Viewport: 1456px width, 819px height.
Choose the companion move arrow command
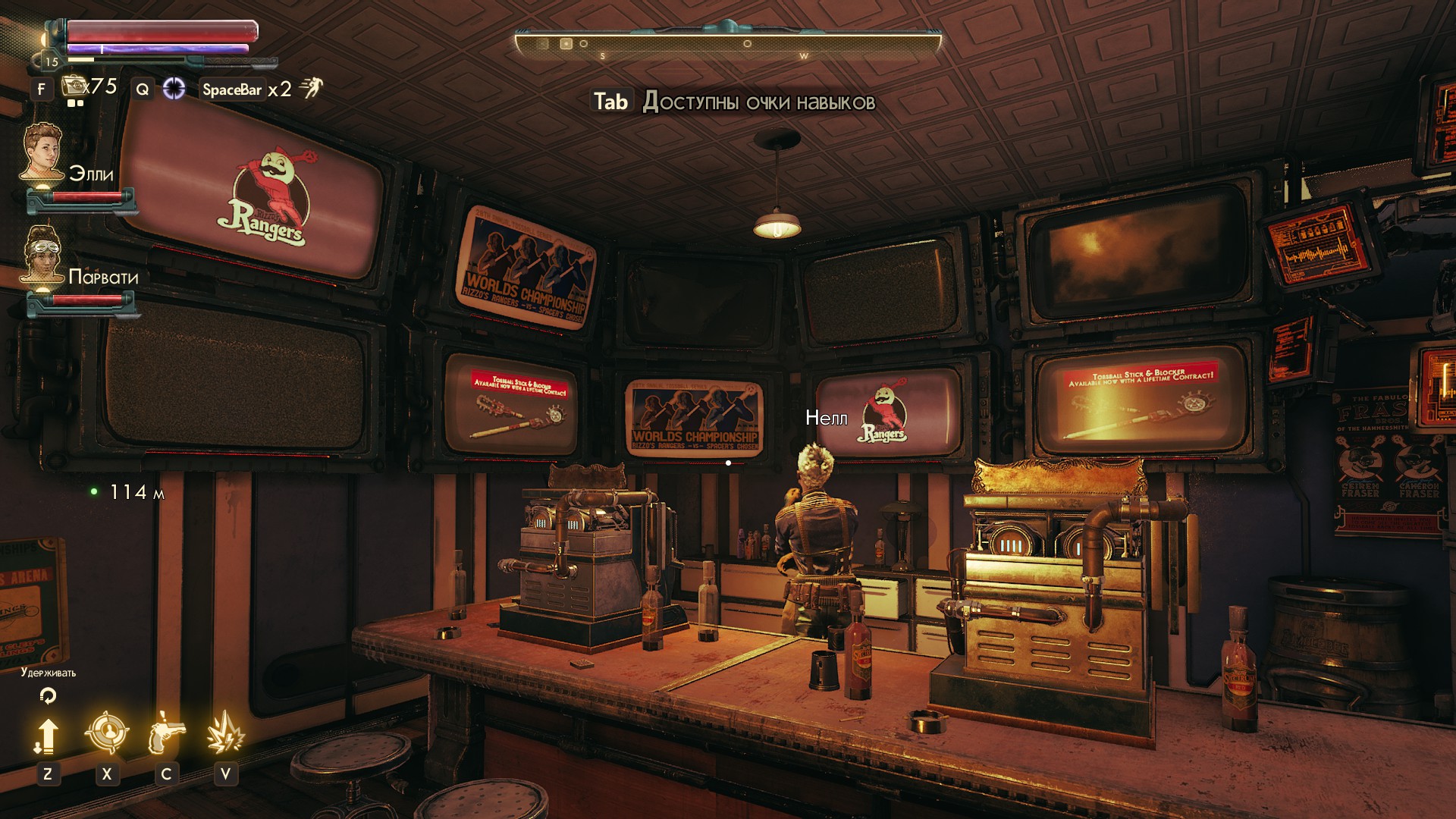[x=47, y=736]
